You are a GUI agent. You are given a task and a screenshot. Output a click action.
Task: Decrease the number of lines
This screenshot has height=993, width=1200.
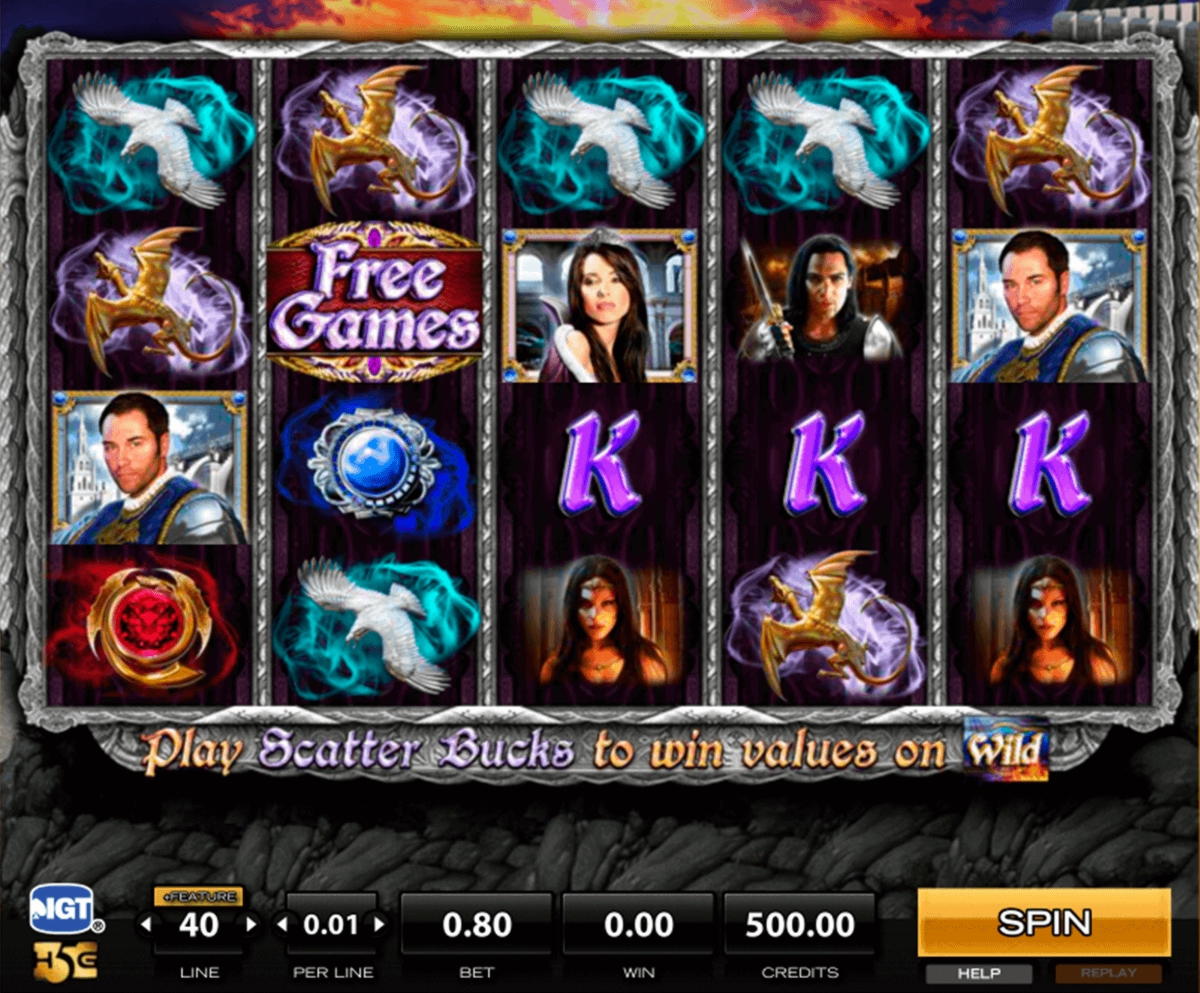pyautogui.click(x=147, y=925)
